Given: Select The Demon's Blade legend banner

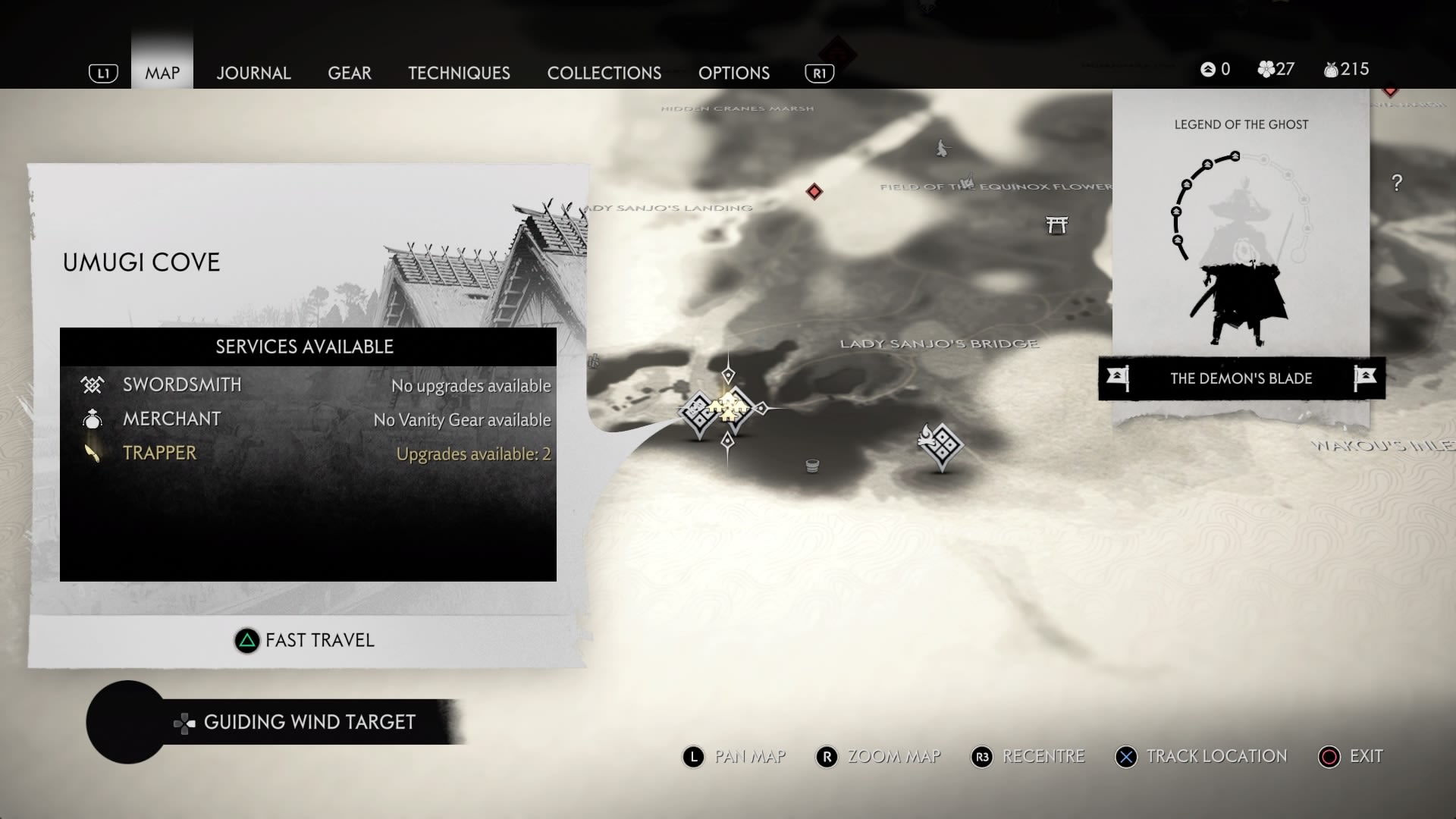Looking at the screenshot, I should 1241,378.
